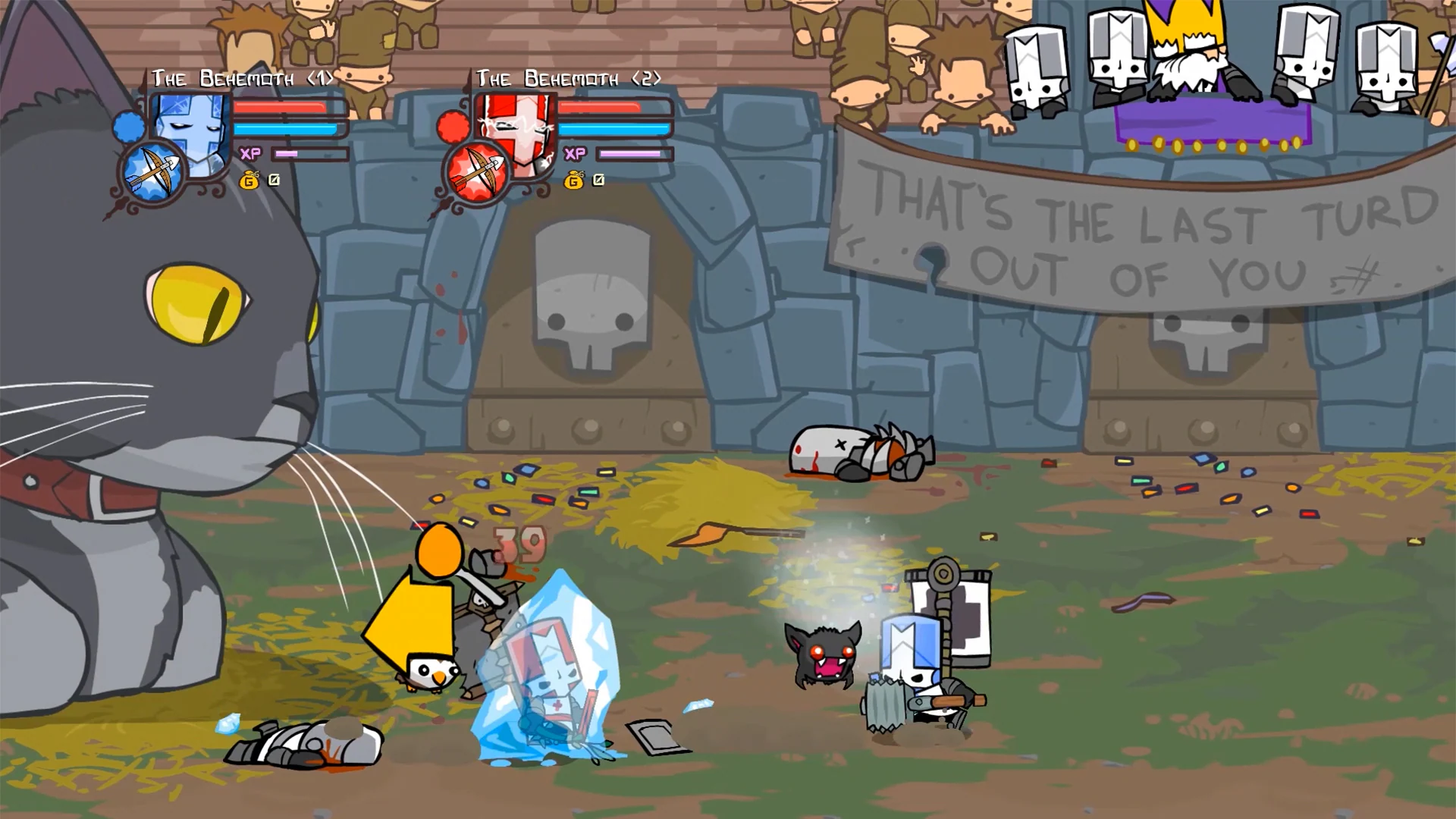Click Player 2's gold money bag icon
Viewport: 1456px width, 819px height.
tap(575, 180)
